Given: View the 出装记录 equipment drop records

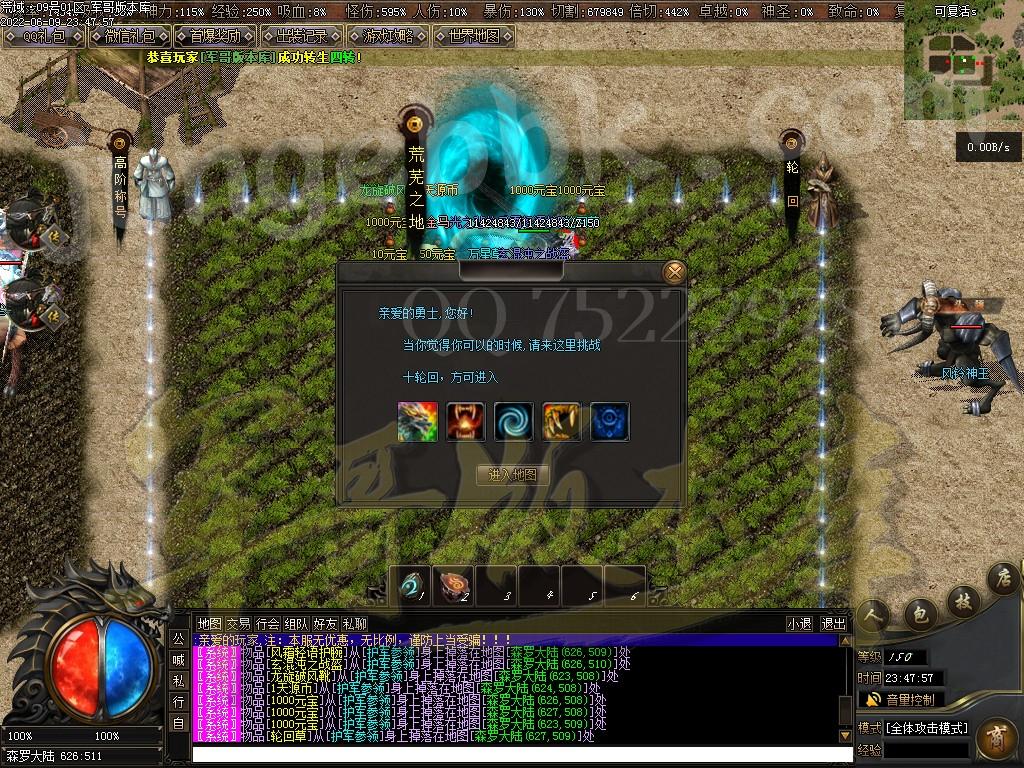Looking at the screenshot, I should click(x=301, y=36).
